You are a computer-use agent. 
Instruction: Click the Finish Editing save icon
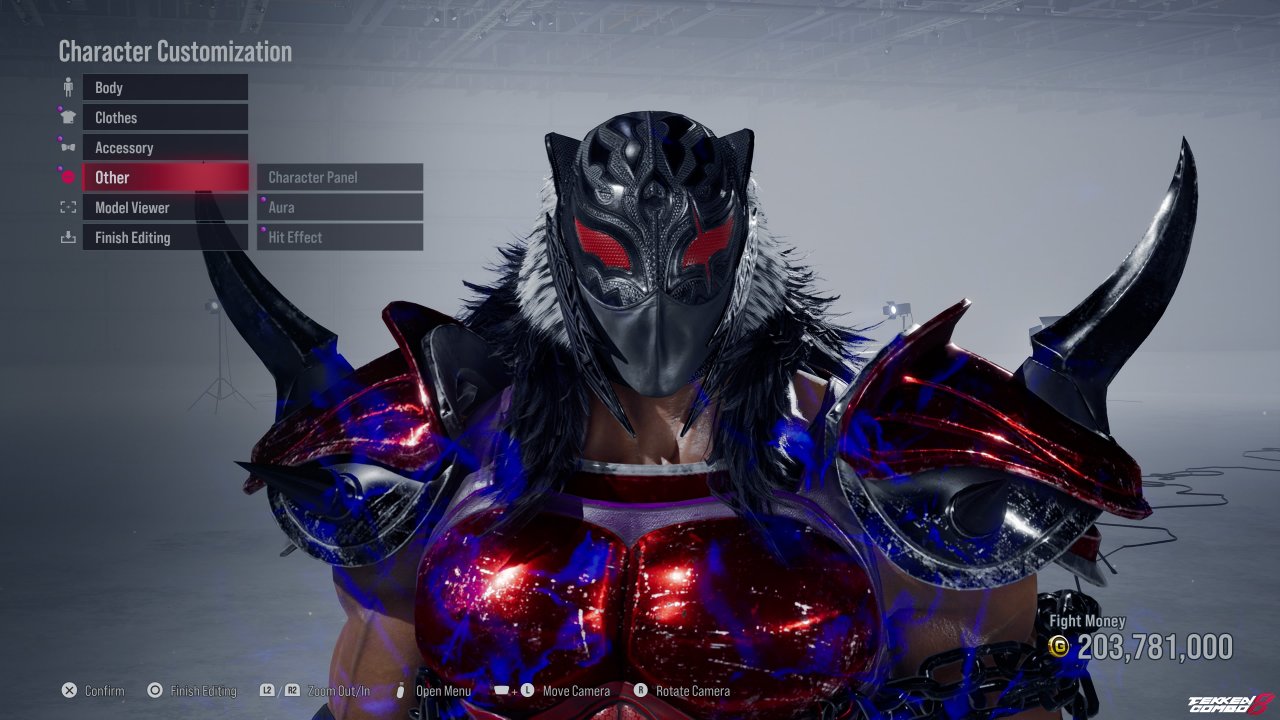(x=67, y=237)
